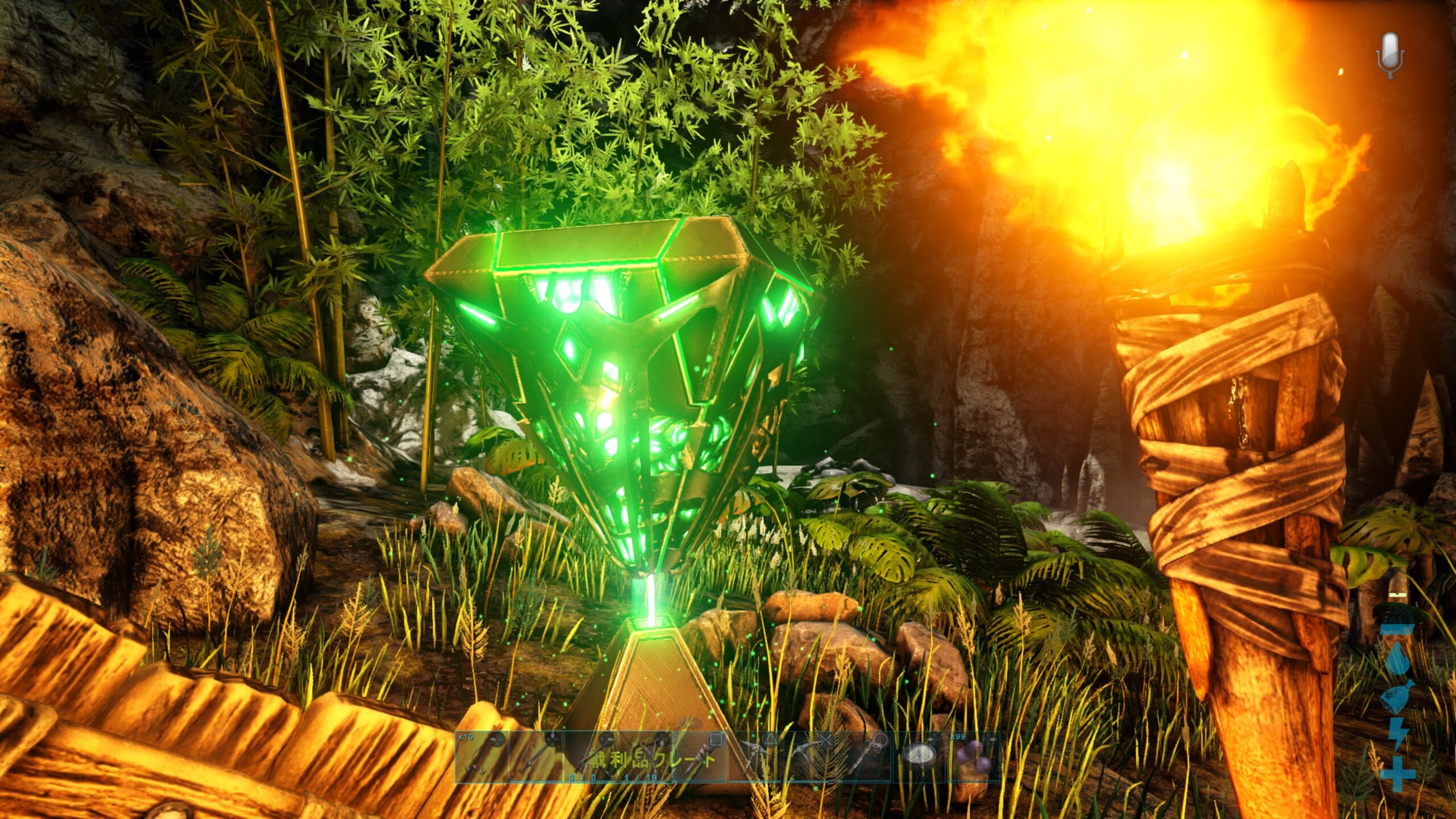Use the purple berries stack x99
The image size is (1456, 819).
point(974,757)
